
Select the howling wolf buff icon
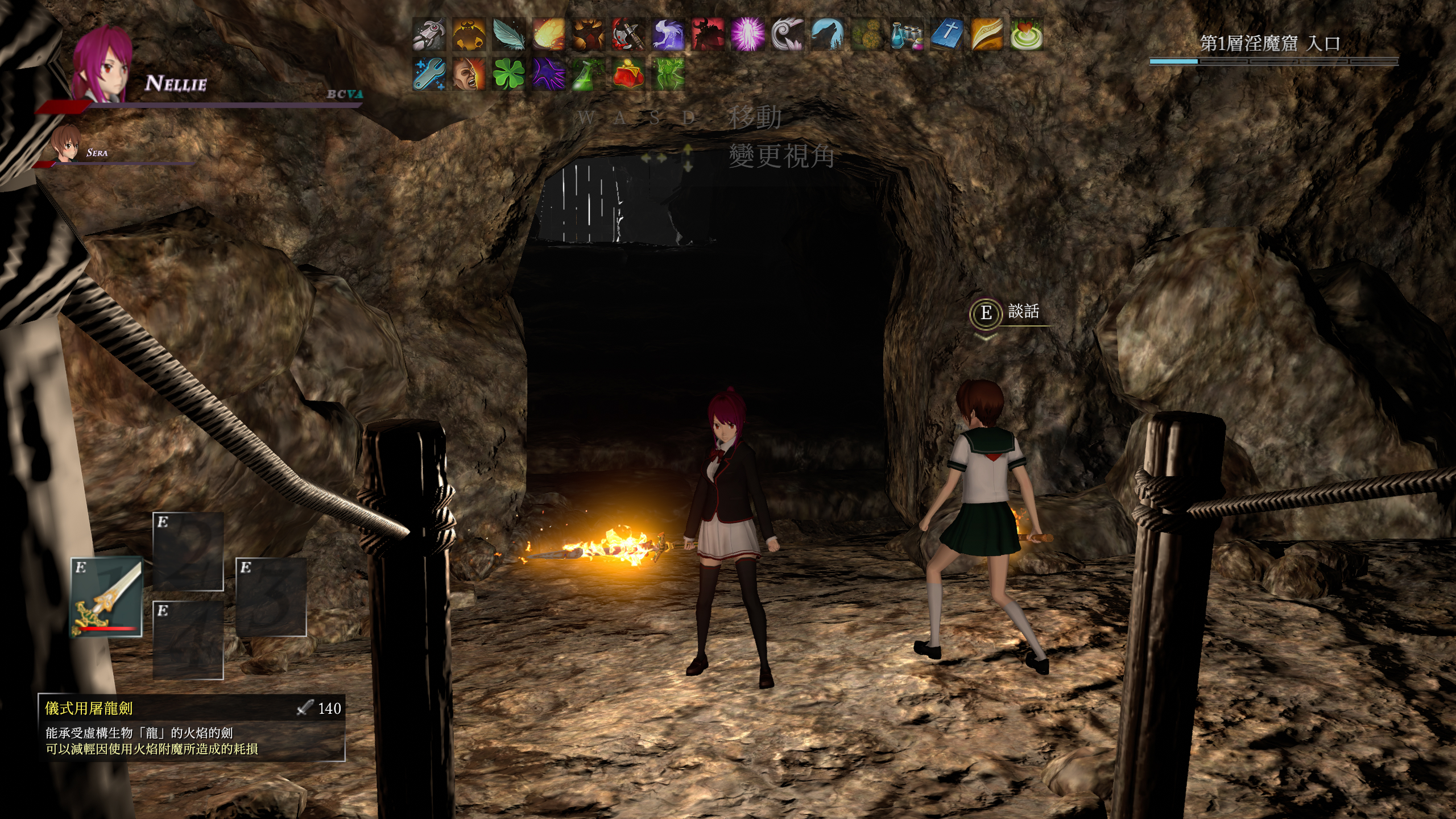[x=828, y=34]
